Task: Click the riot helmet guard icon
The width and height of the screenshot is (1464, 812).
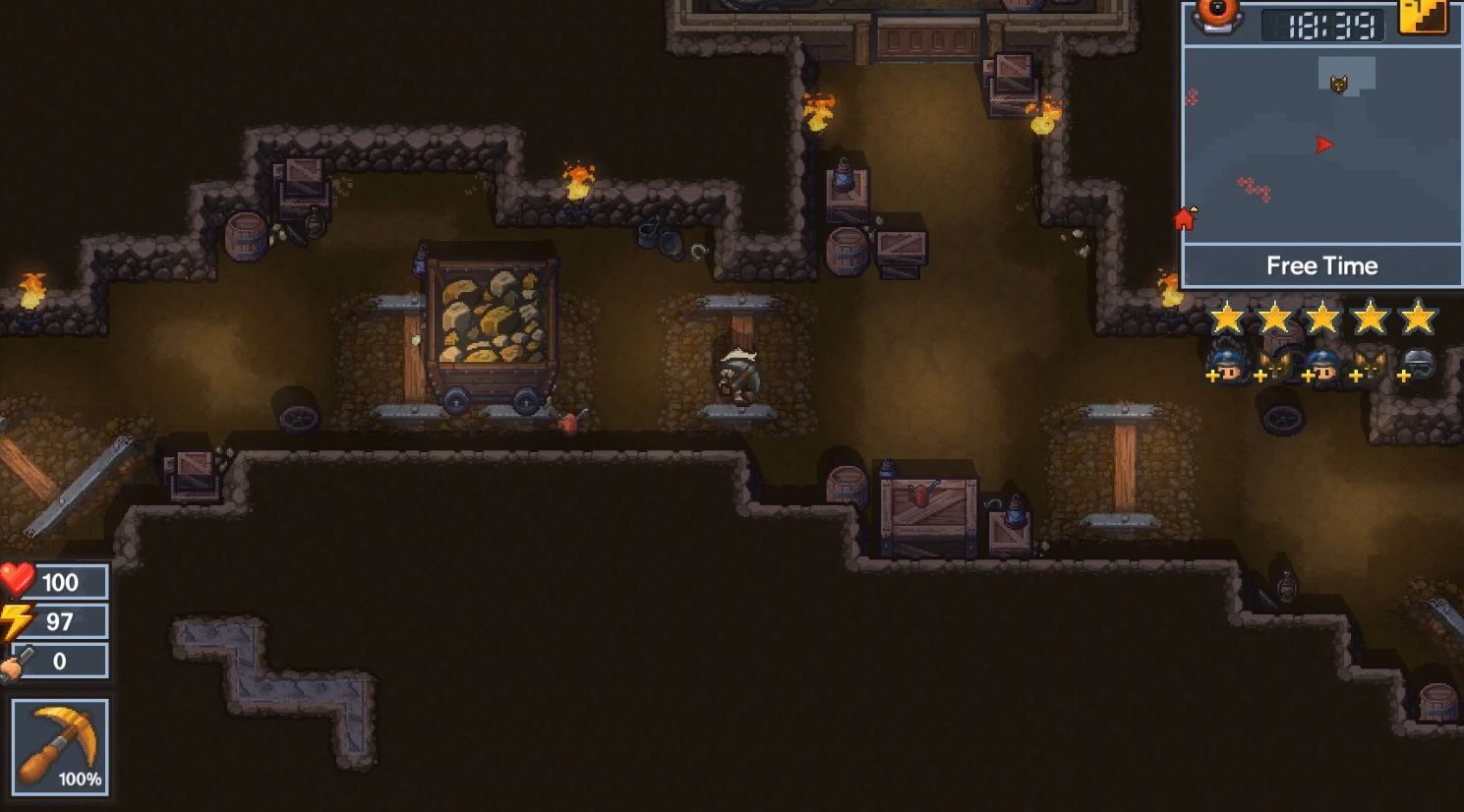Action: coord(1417,366)
